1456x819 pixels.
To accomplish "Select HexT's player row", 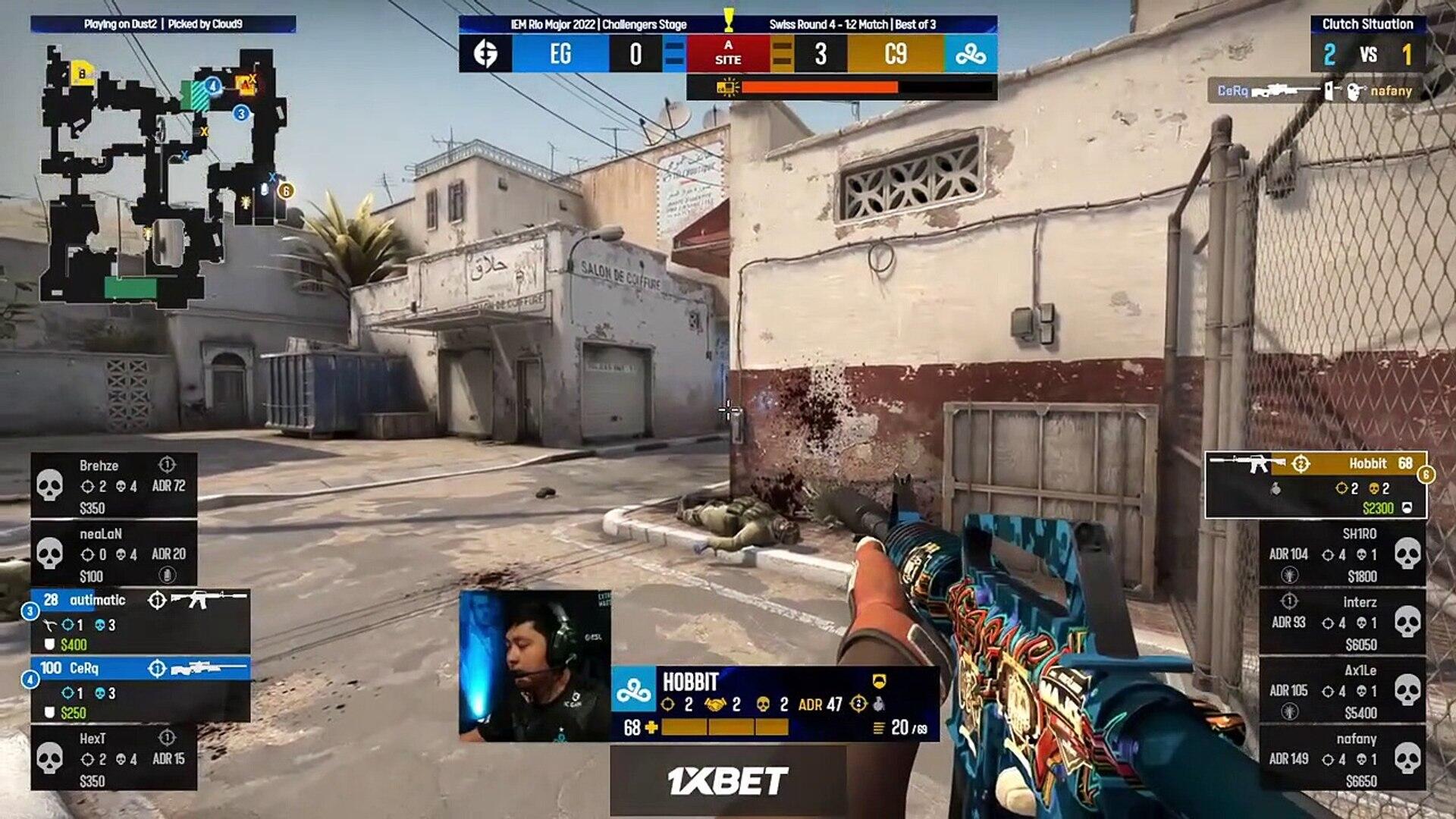I will point(114,758).
